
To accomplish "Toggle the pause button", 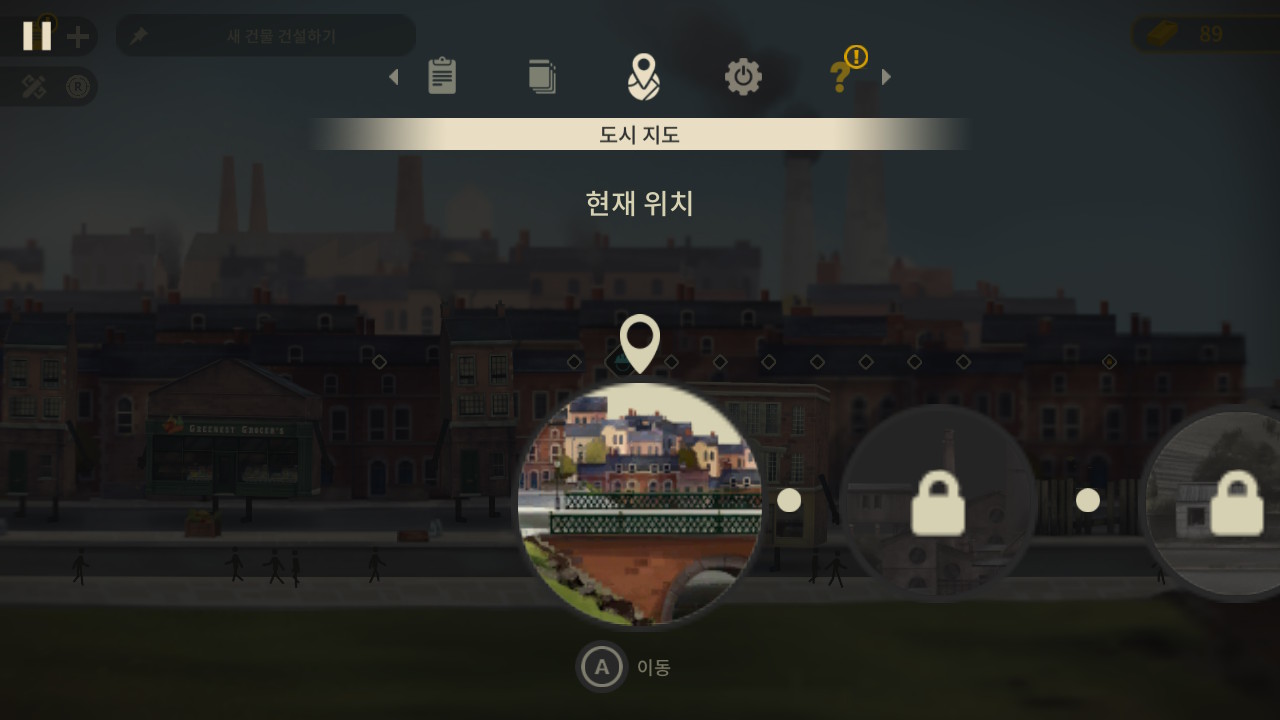I will point(38,36).
